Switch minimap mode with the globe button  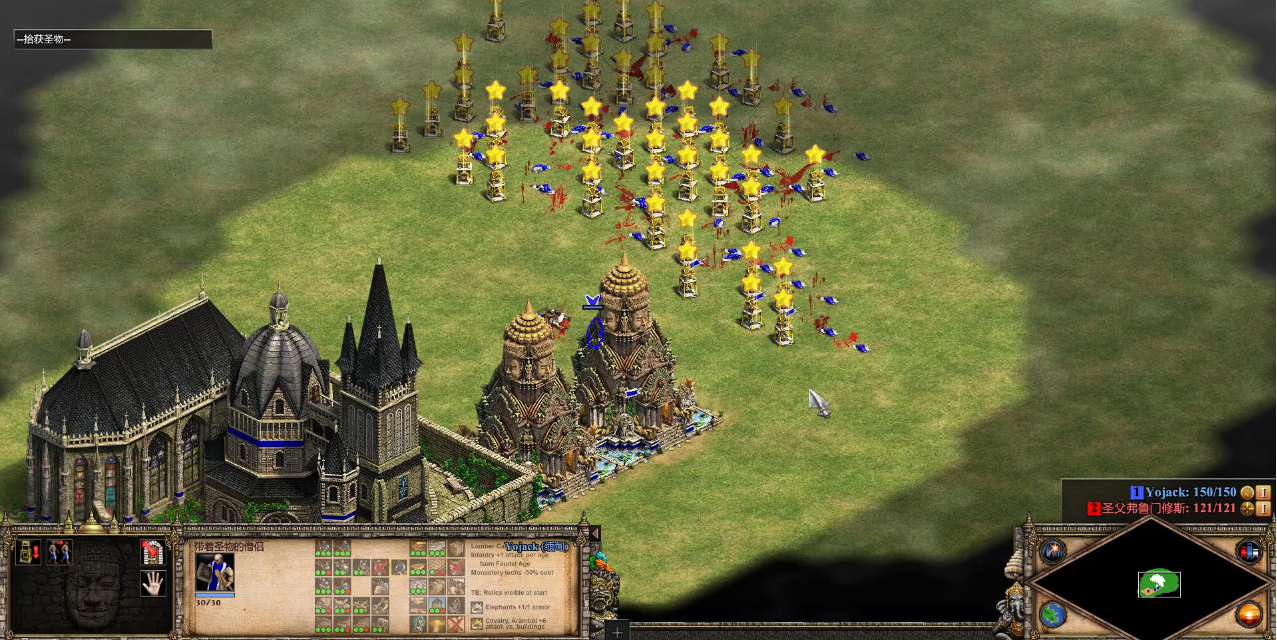pos(1053,614)
